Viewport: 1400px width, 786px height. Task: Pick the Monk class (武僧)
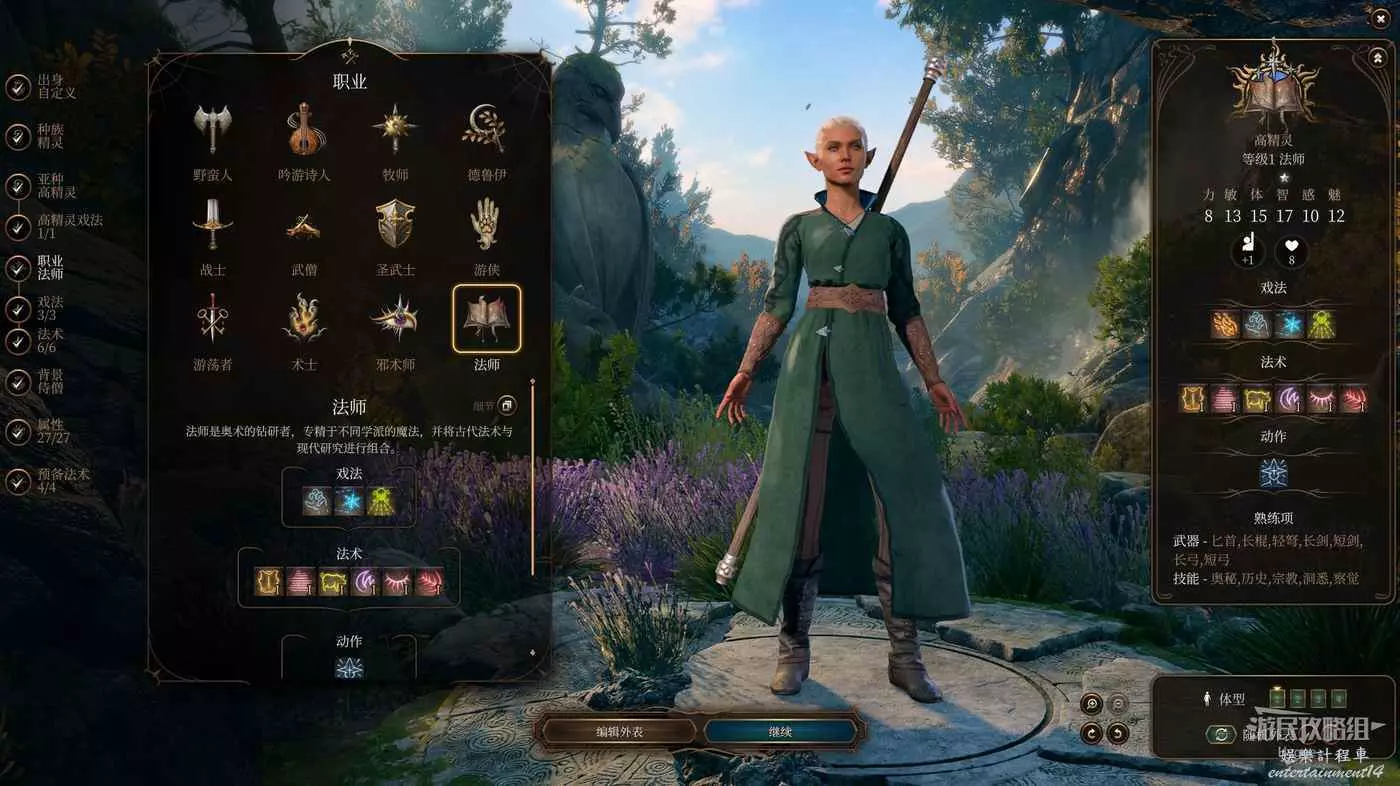(304, 226)
